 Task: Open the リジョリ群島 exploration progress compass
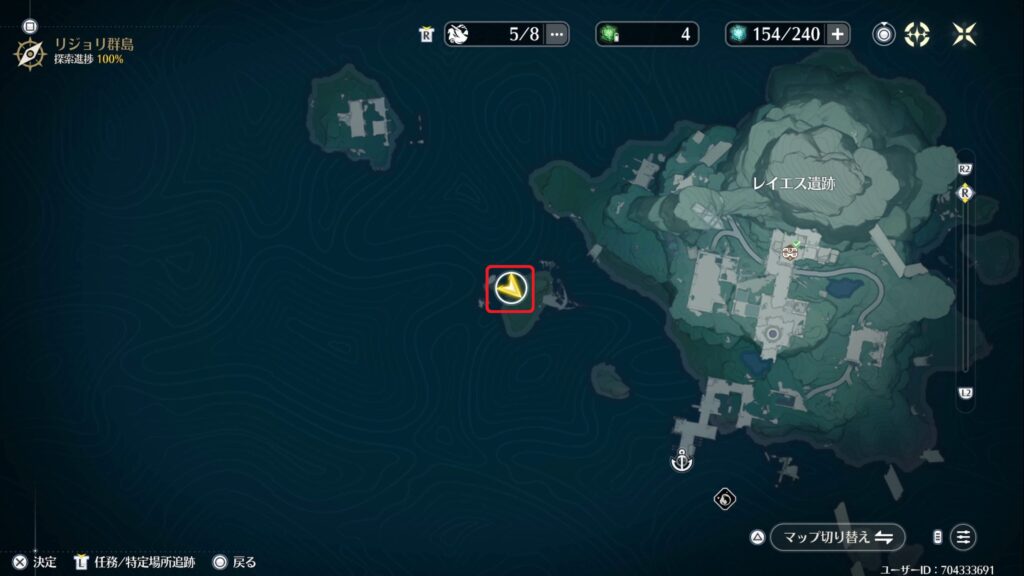coord(29,52)
